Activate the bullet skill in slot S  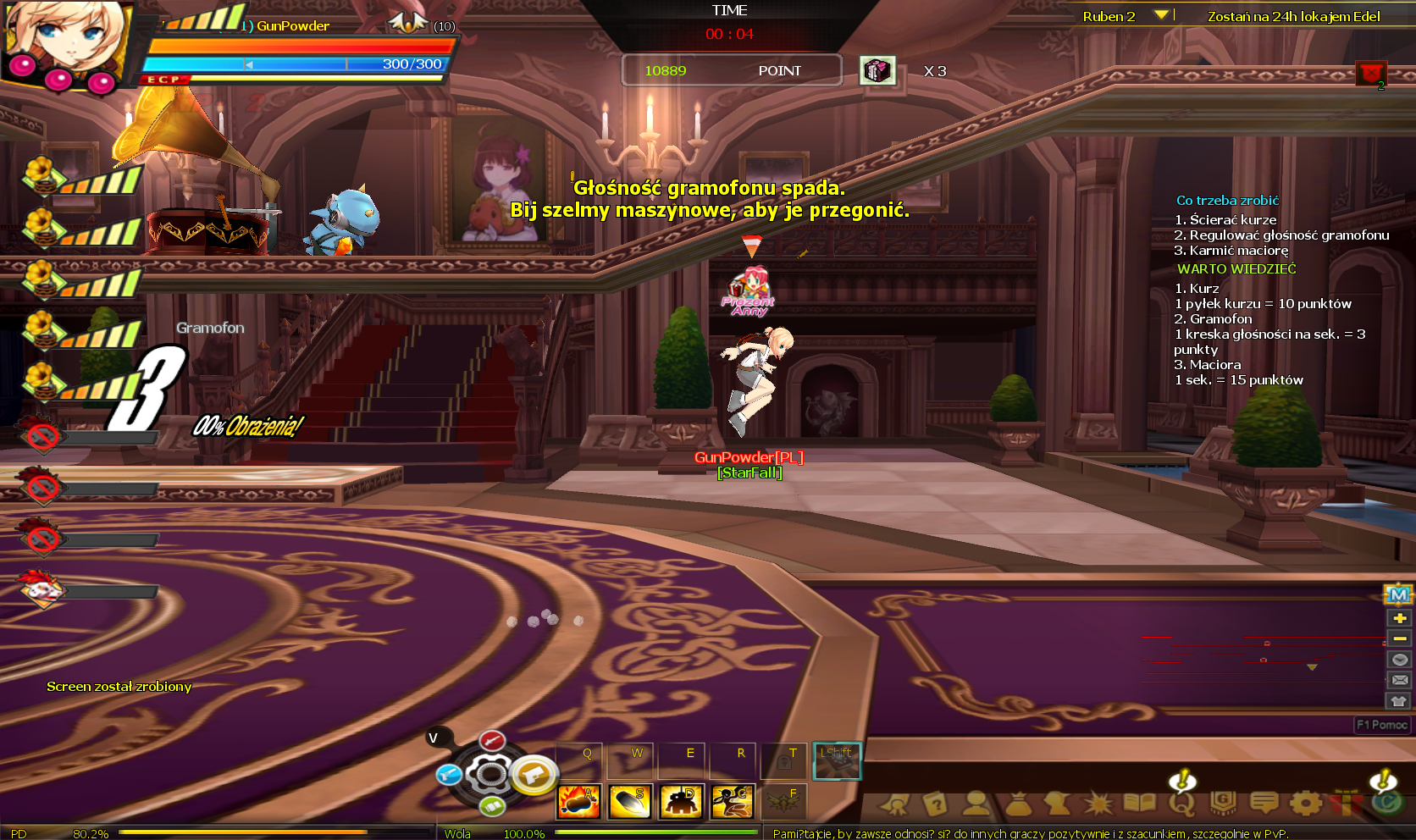(x=629, y=801)
